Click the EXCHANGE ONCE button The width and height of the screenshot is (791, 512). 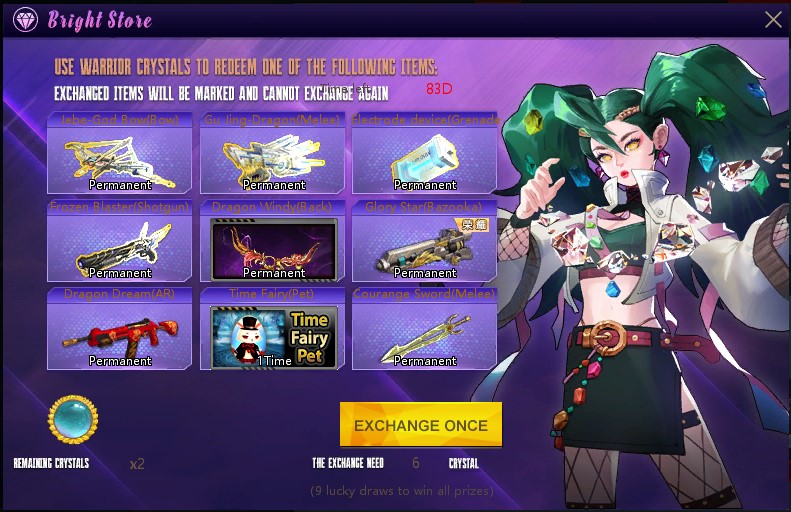420,425
